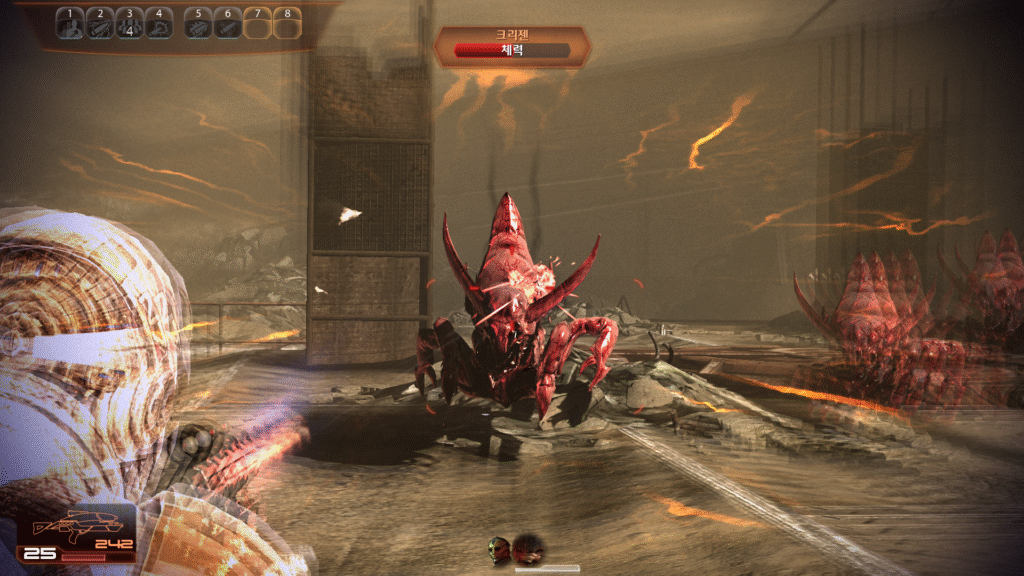
Task: Activate the power in hotbar slot 1
Action: 70,24
